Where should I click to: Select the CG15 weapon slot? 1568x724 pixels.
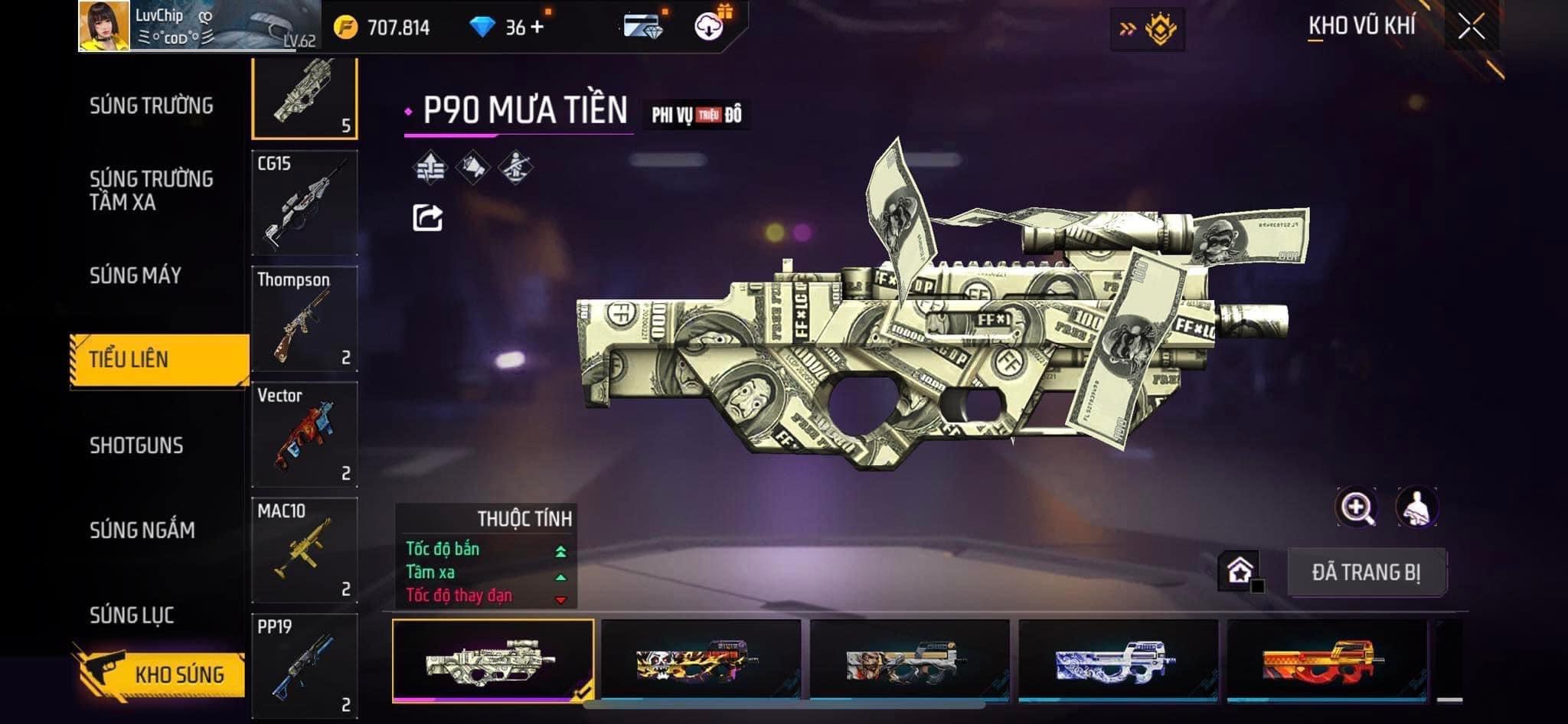[x=305, y=203]
